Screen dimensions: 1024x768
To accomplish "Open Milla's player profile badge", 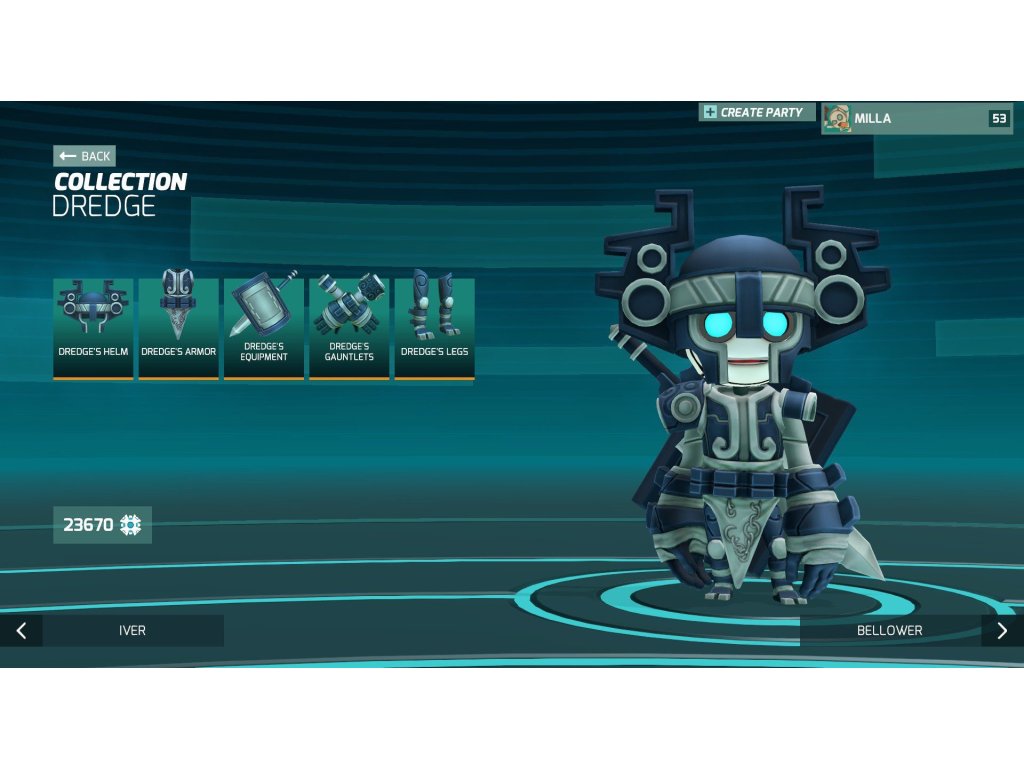I will pyautogui.click(x=917, y=118).
